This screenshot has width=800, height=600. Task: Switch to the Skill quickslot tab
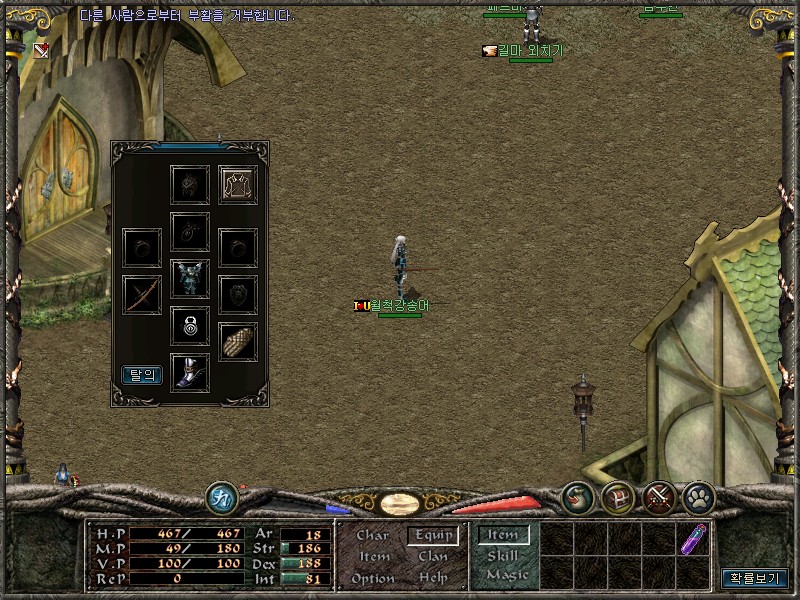[502, 555]
